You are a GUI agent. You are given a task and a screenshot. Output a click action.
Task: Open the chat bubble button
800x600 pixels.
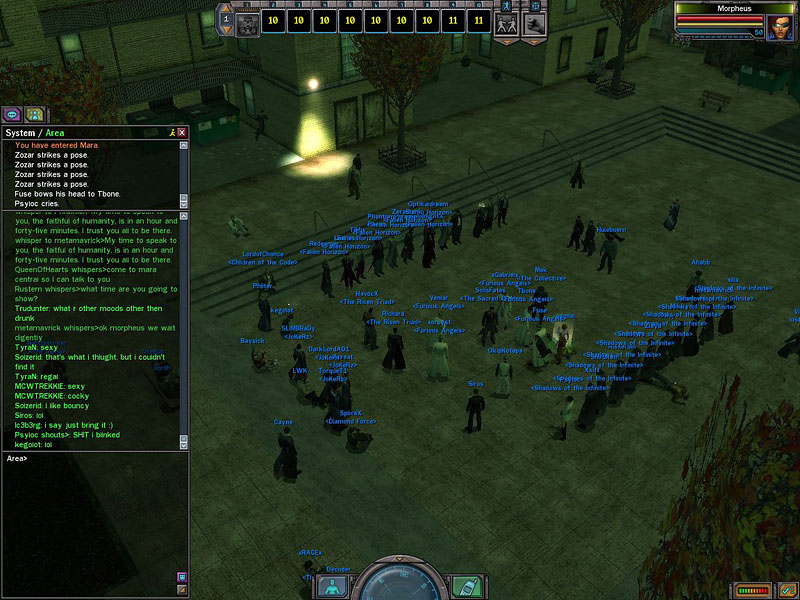(12, 114)
